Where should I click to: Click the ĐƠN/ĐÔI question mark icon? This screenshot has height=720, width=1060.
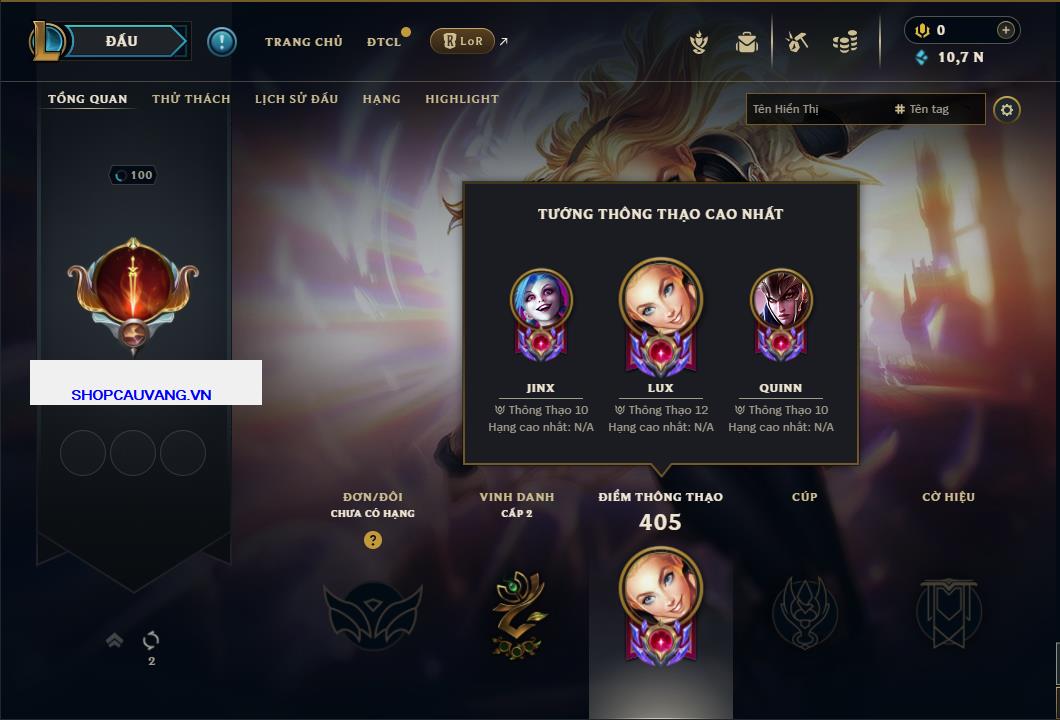tap(373, 540)
